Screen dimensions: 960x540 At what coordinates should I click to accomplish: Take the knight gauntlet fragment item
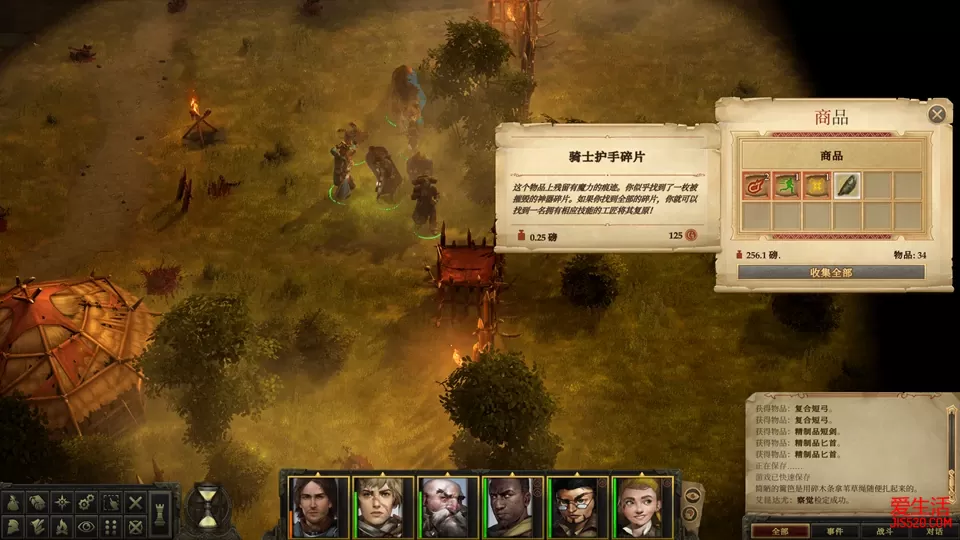(847, 185)
